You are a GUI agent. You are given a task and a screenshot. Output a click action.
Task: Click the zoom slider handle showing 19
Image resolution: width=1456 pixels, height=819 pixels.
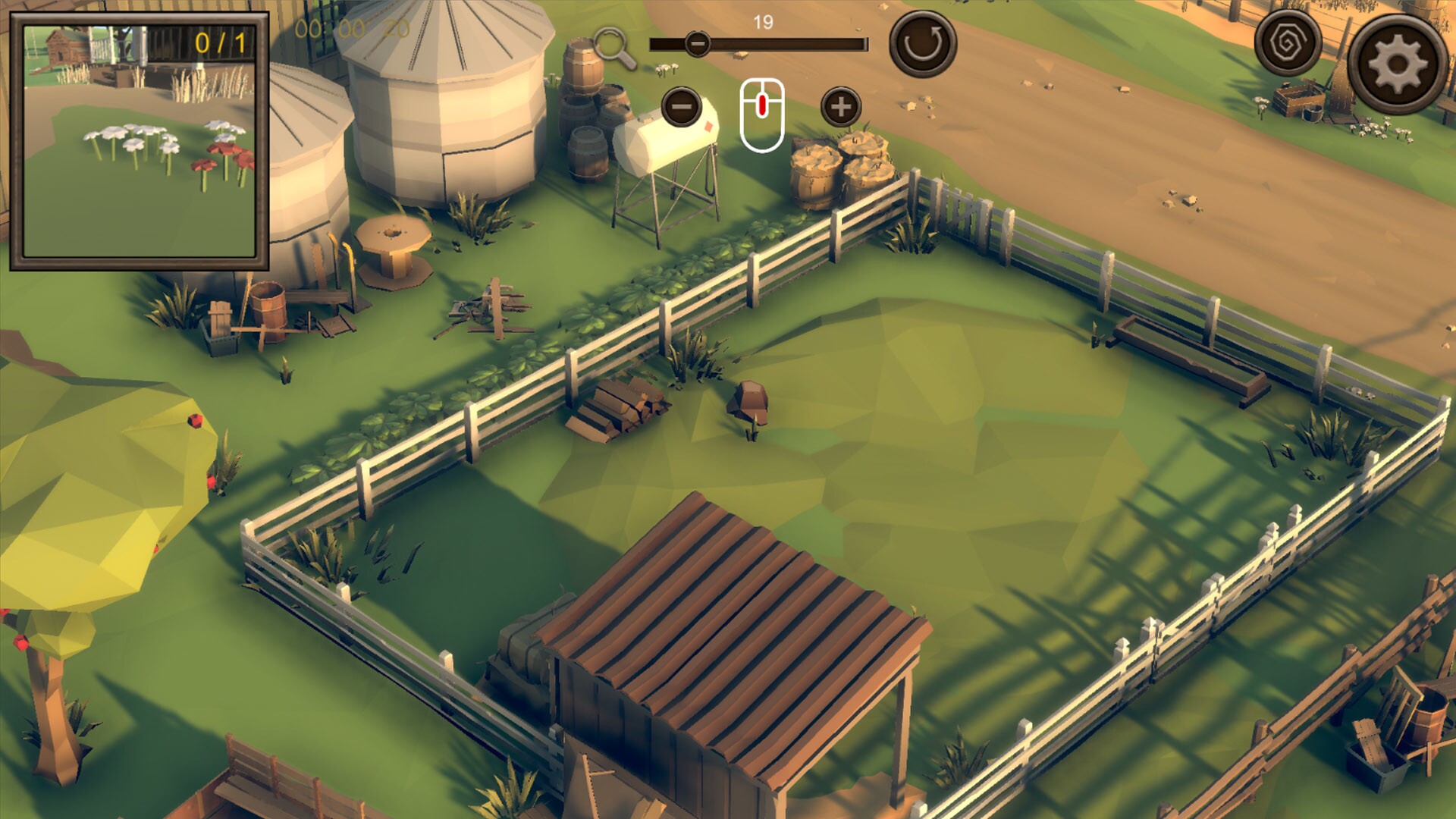click(696, 44)
